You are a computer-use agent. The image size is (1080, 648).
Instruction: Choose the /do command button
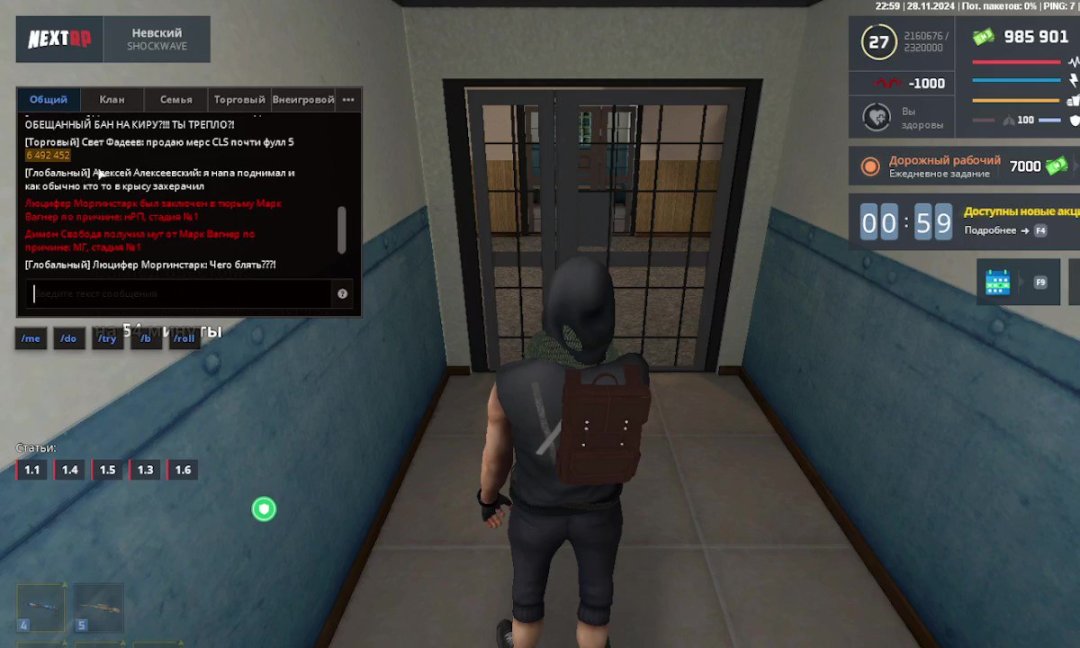click(68, 339)
